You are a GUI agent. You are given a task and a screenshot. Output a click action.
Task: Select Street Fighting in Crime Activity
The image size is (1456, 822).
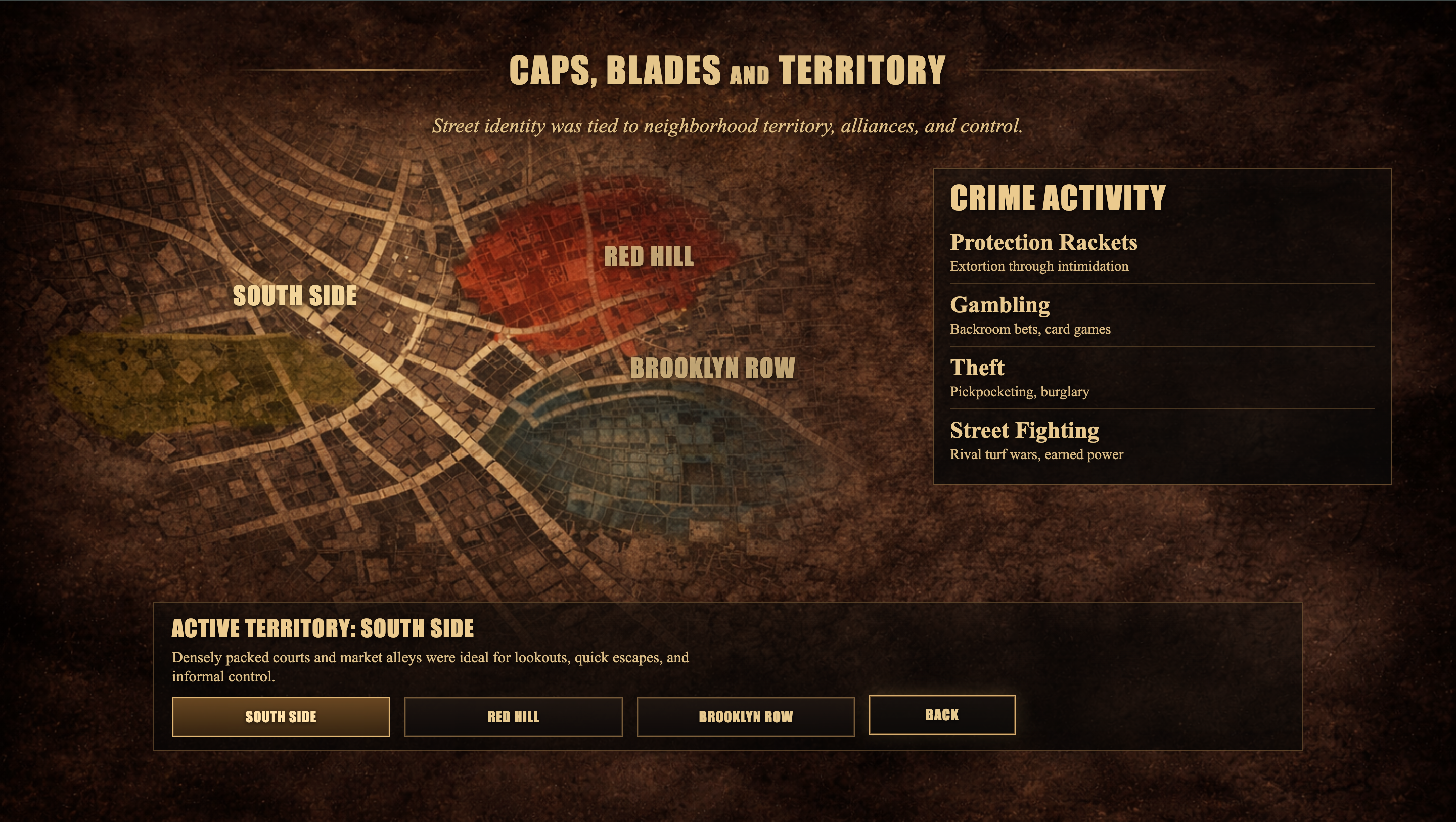[1025, 430]
